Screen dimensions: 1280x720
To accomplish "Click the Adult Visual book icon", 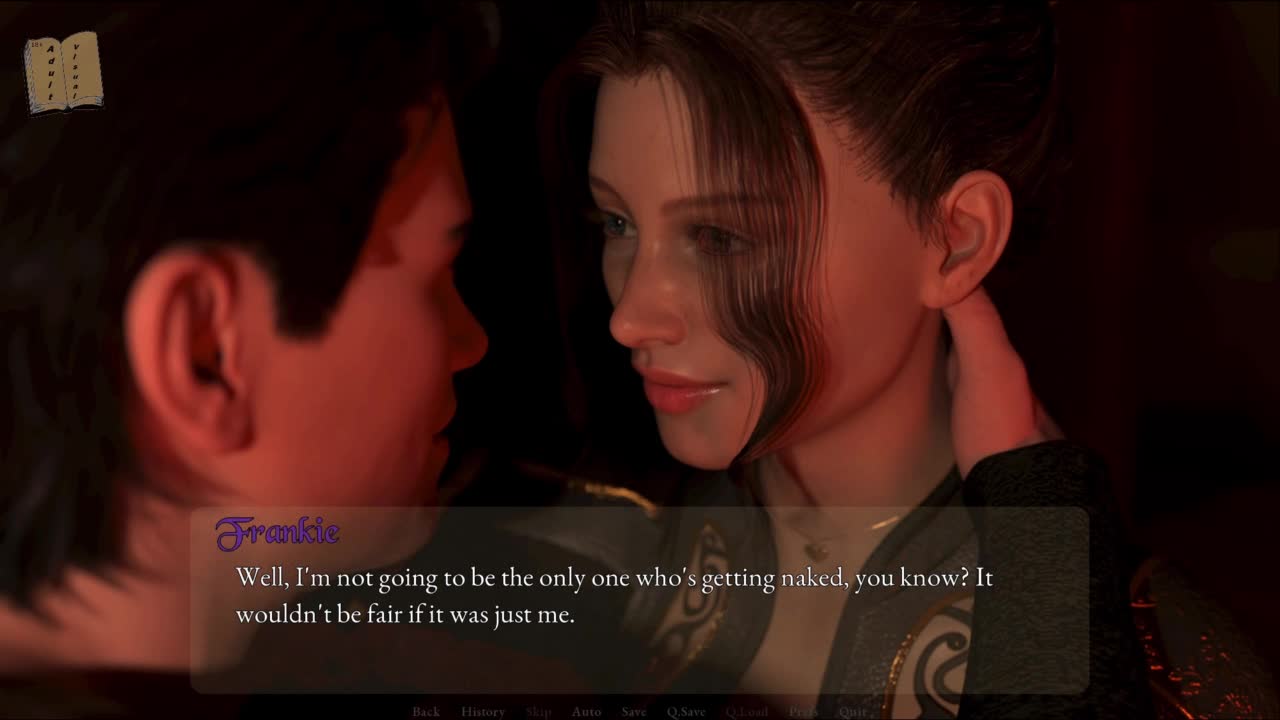I will (x=63, y=71).
